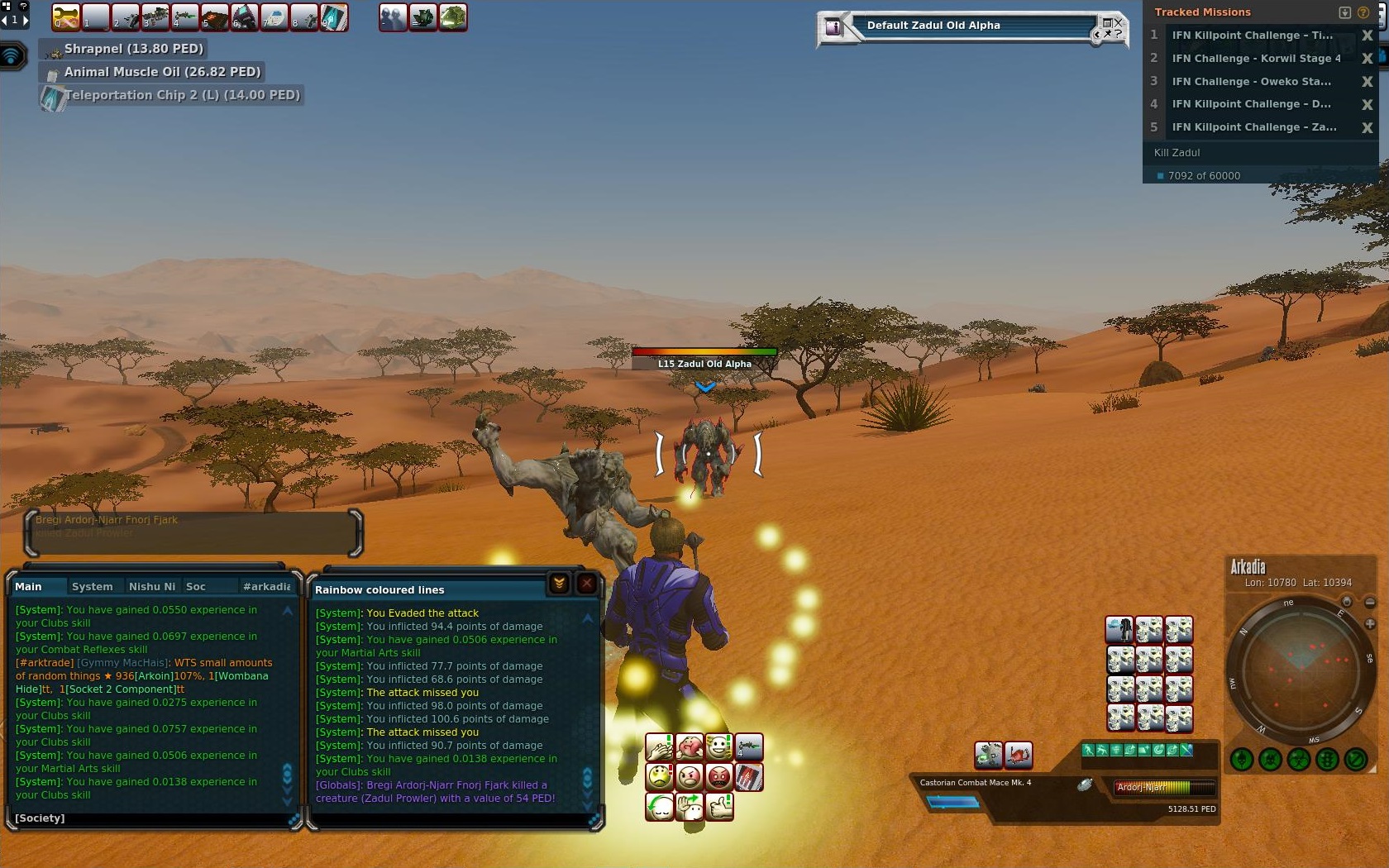This screenshot has height=868, width=1389.
Task: Use the clapping hands emote
Action: [659, 748]
